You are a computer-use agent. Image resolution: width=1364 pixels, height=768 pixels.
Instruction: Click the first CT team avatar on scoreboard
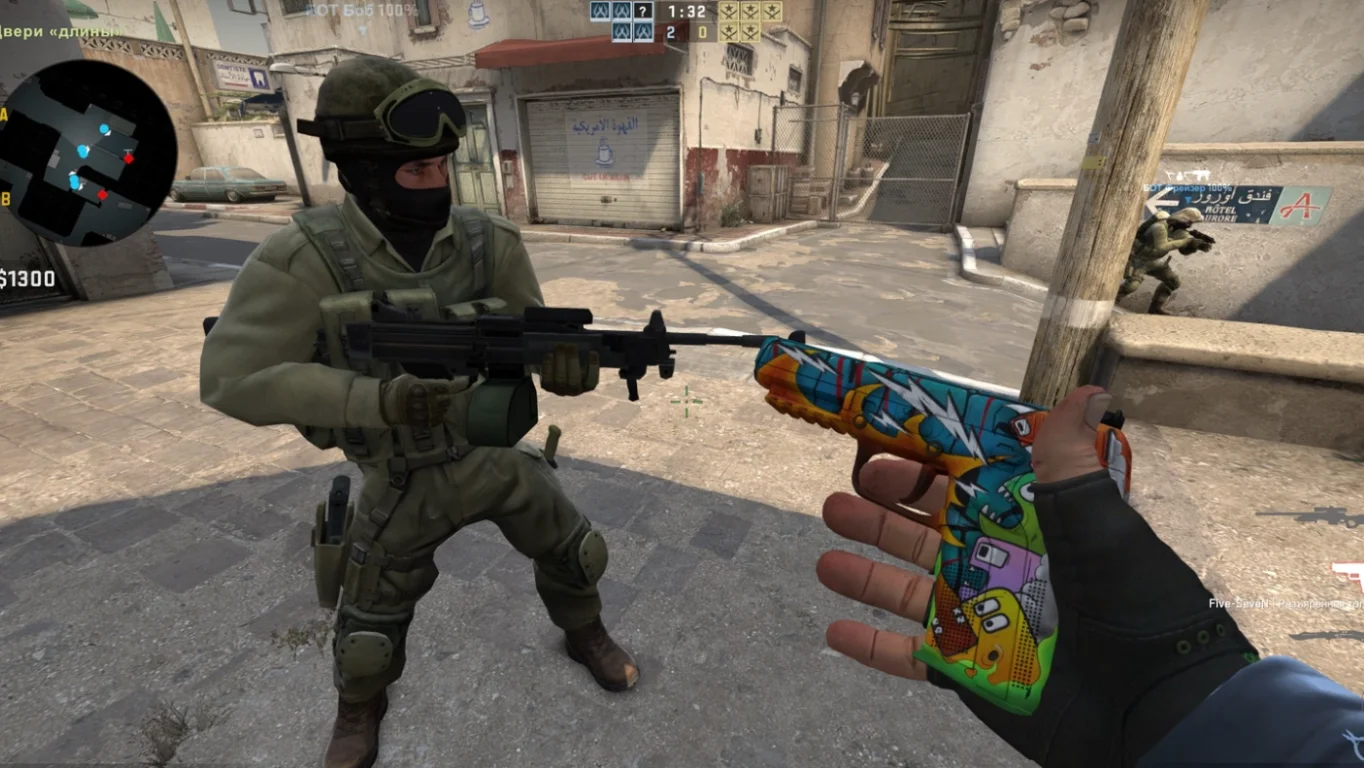[x=600, y=13]
